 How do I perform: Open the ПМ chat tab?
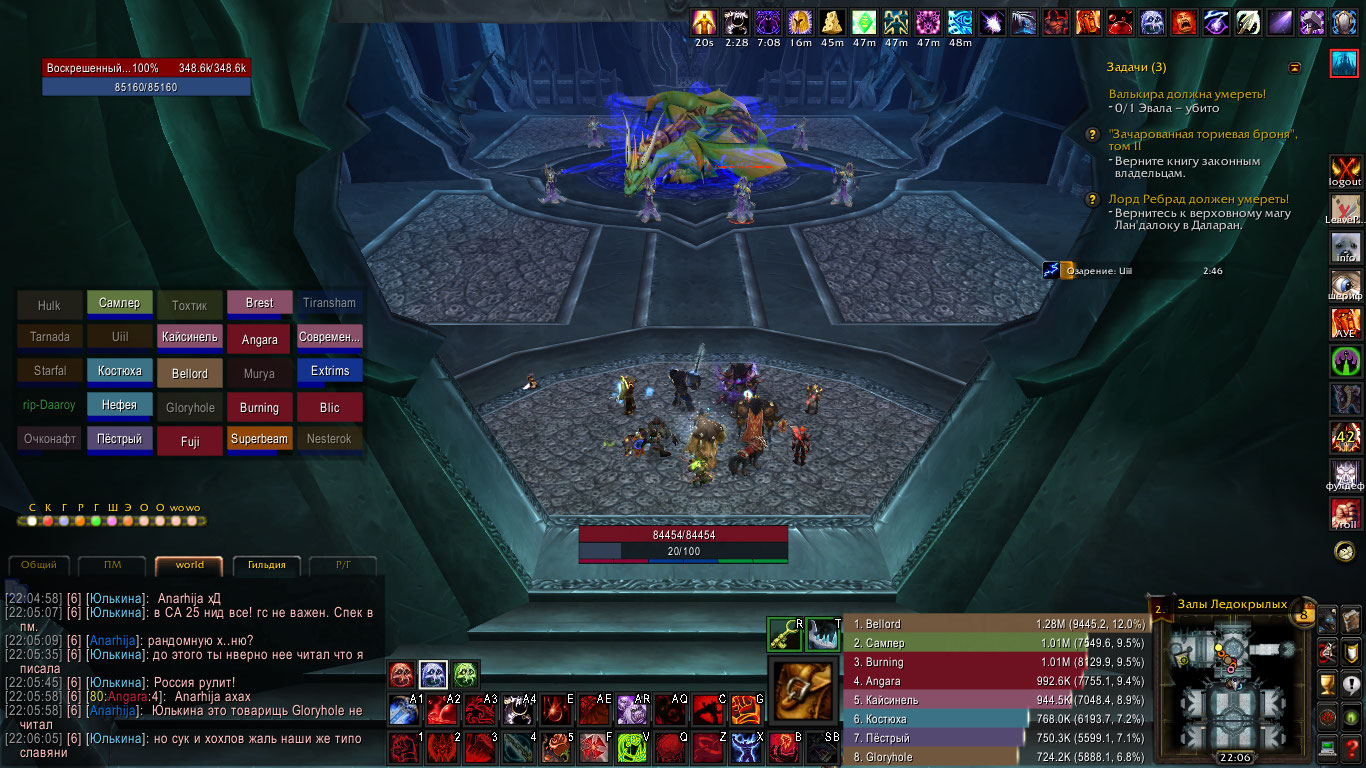[112, 565]
